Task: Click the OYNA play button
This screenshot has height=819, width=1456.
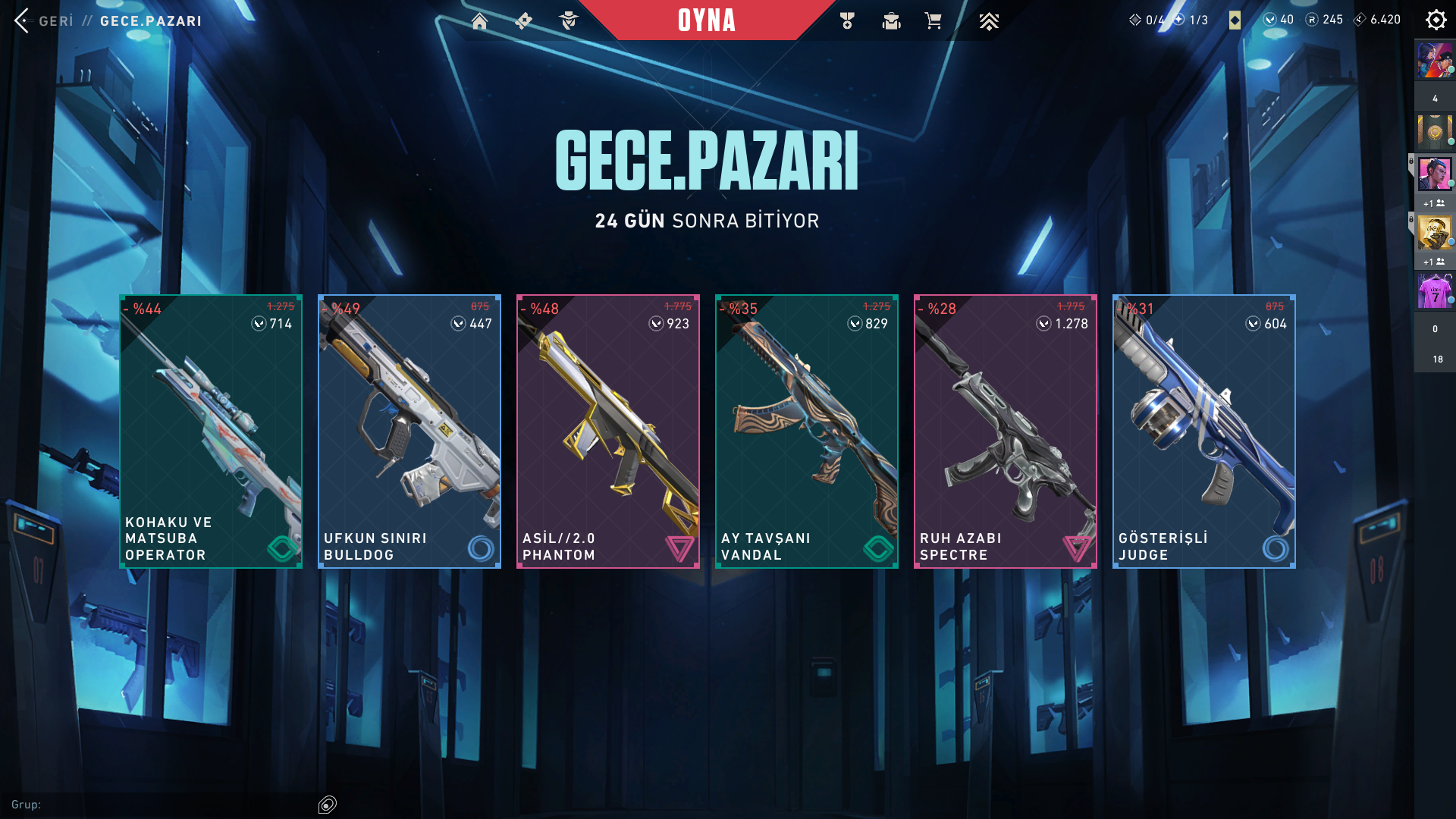Action: coord(706,20)
